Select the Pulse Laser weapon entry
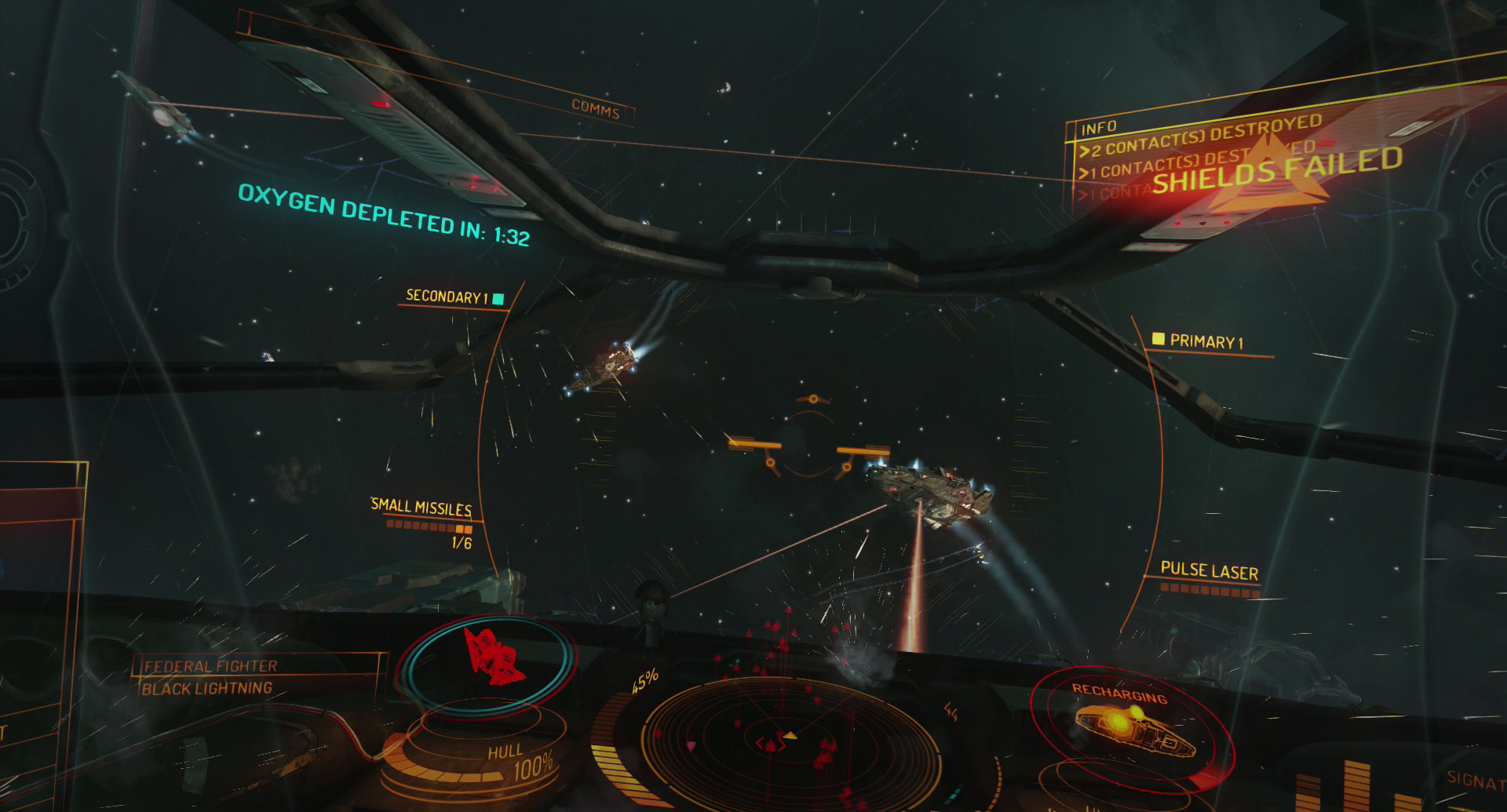Viewport: 1507px width, 812px height. coord(1209,571)
